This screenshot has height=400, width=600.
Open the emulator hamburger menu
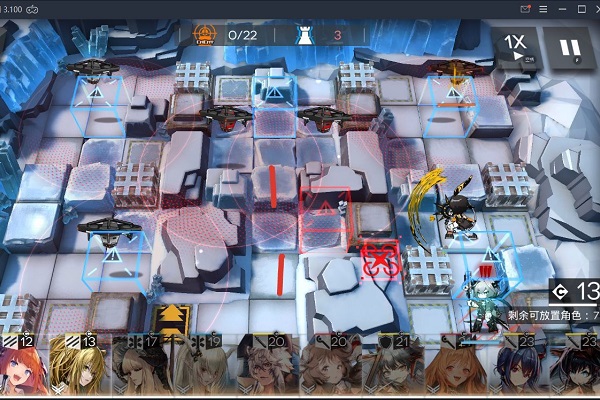543,8
